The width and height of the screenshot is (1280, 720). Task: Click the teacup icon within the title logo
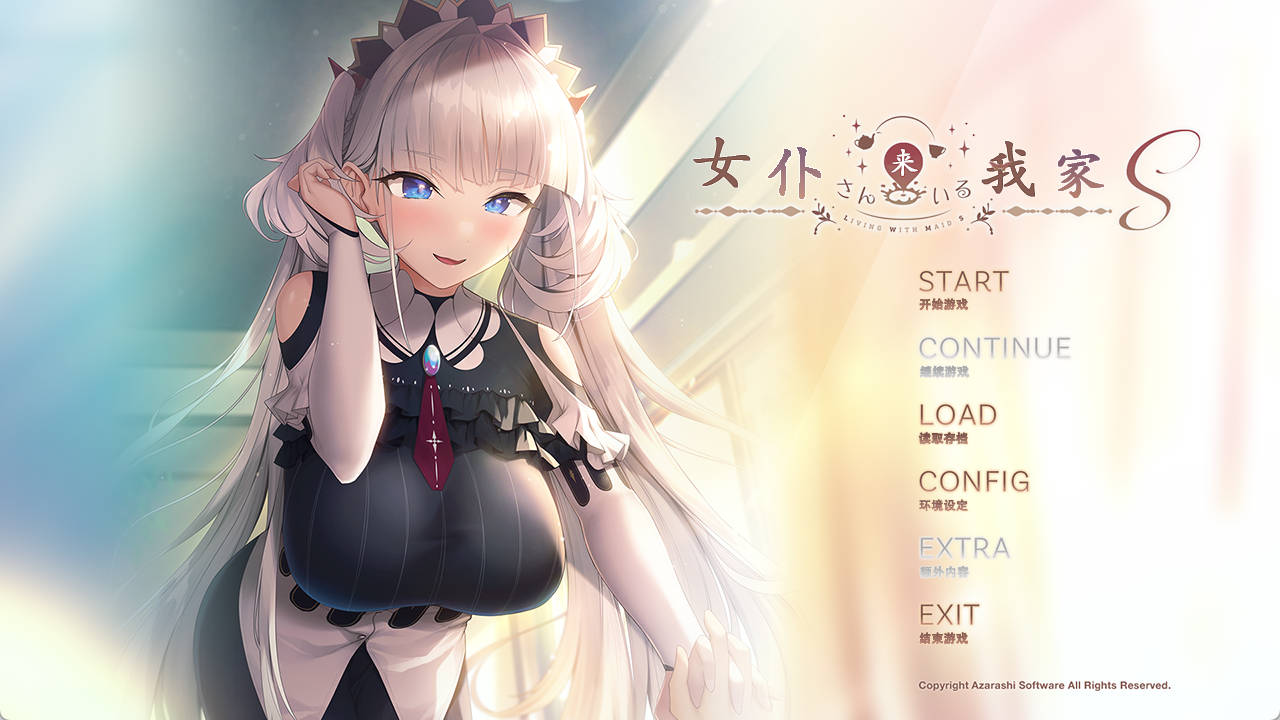(x=938, y=150)
